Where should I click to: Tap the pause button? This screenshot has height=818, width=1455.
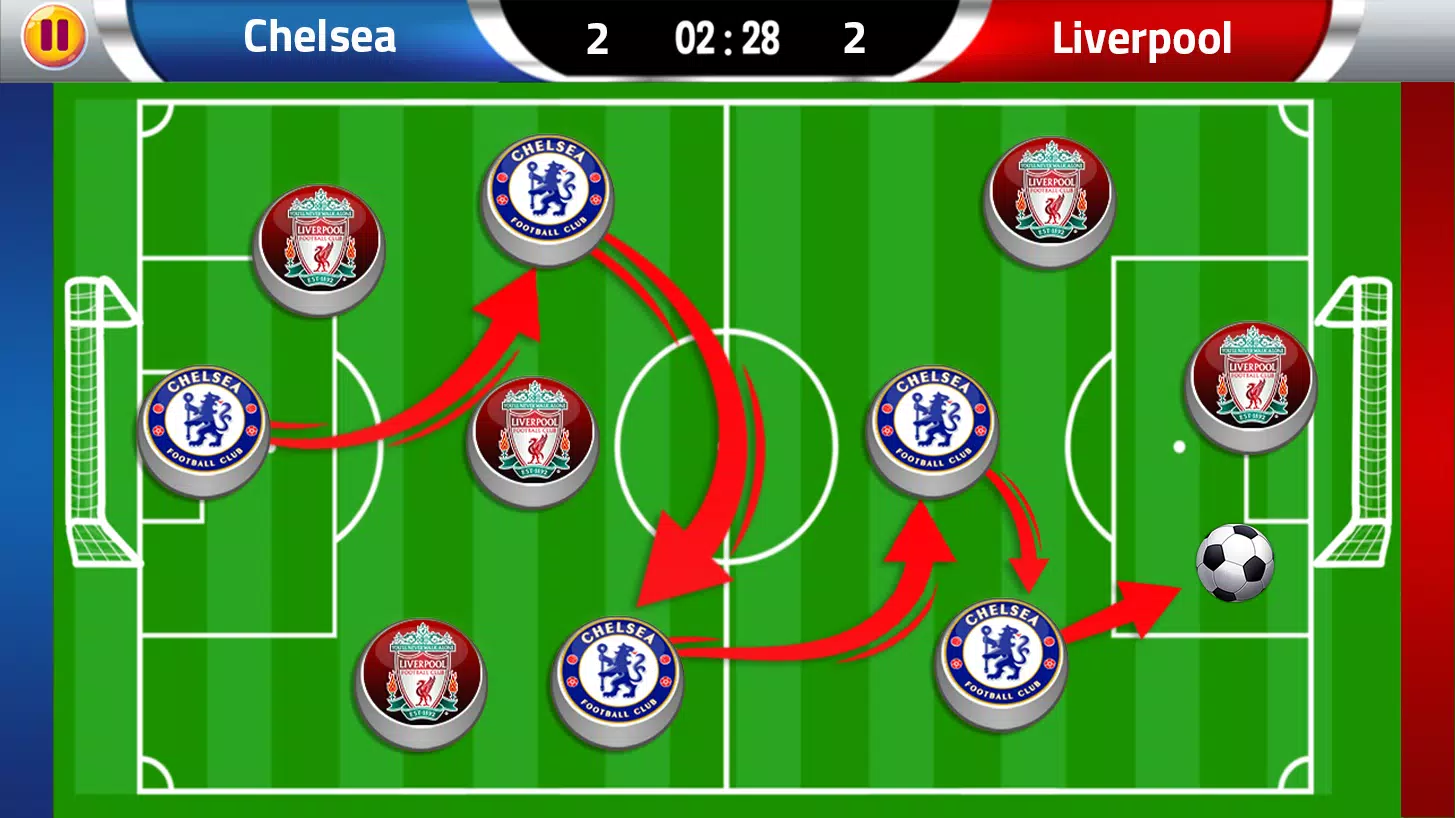[x=55, y=37]
